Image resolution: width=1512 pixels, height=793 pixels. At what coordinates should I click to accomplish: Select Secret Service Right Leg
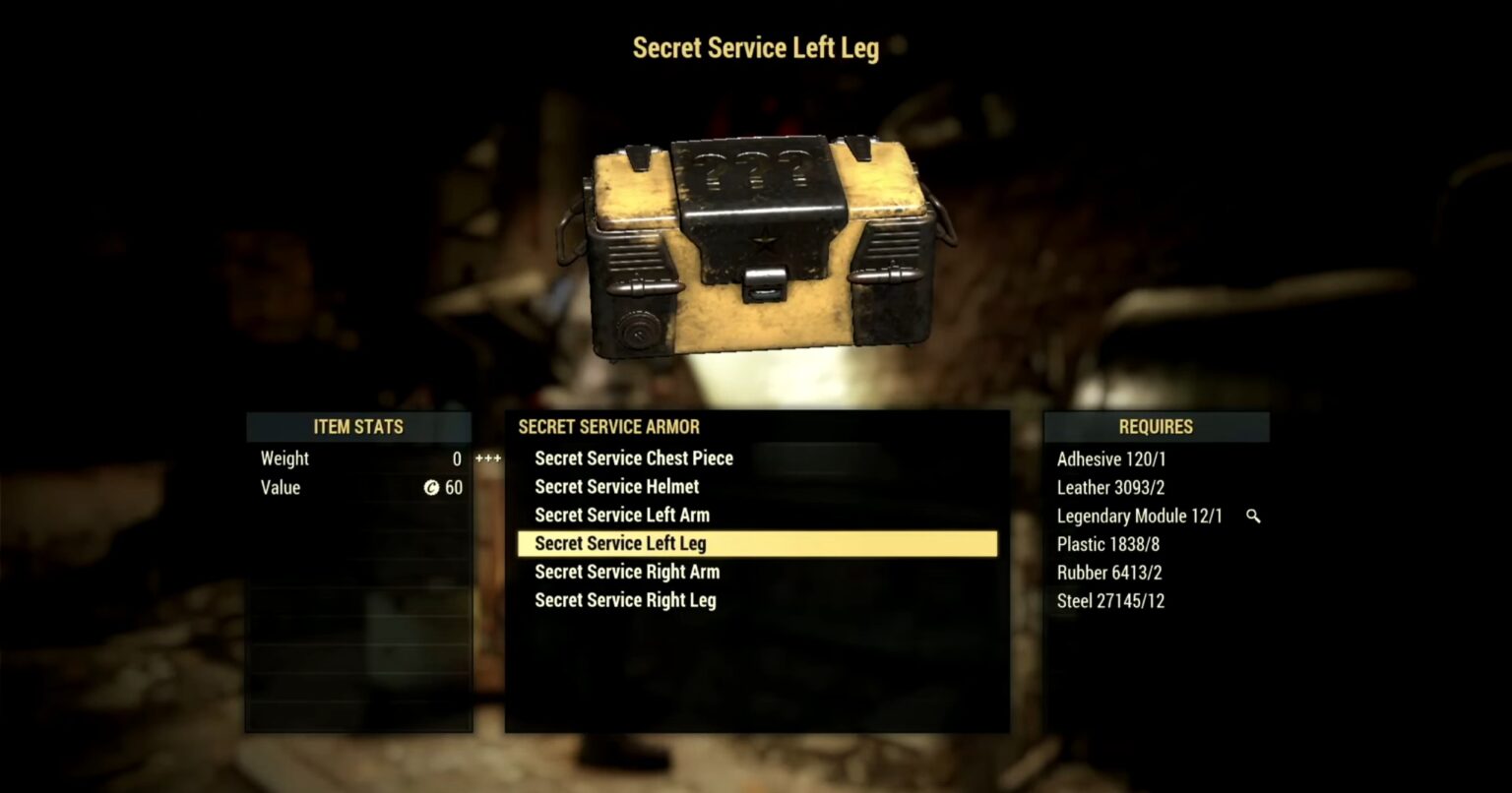click(x=624, y=600)
